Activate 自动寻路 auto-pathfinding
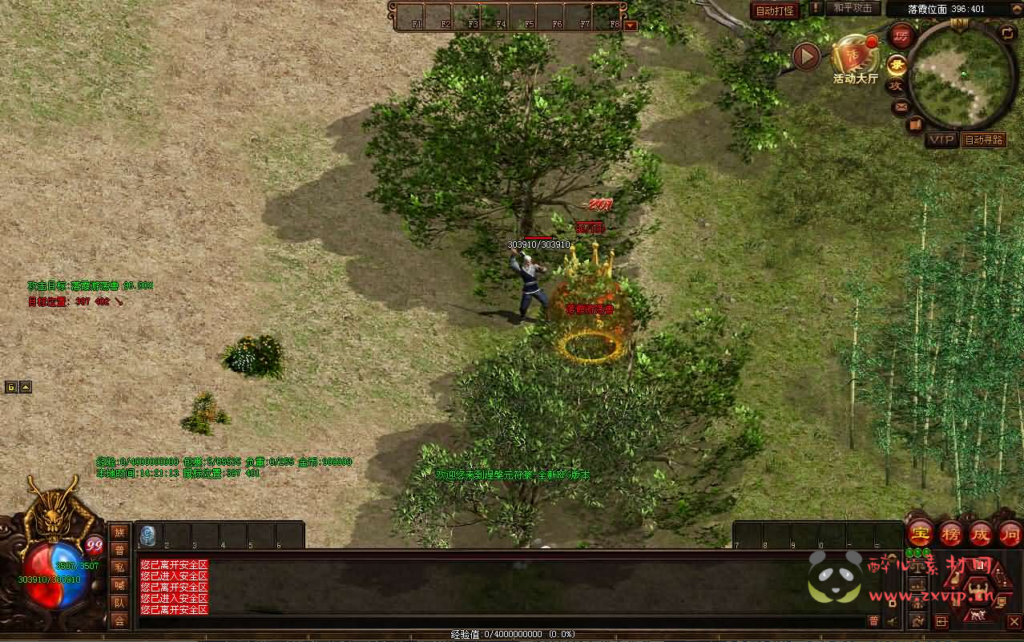This screenshot has height=642, width=1024. (x=983, y=140)
